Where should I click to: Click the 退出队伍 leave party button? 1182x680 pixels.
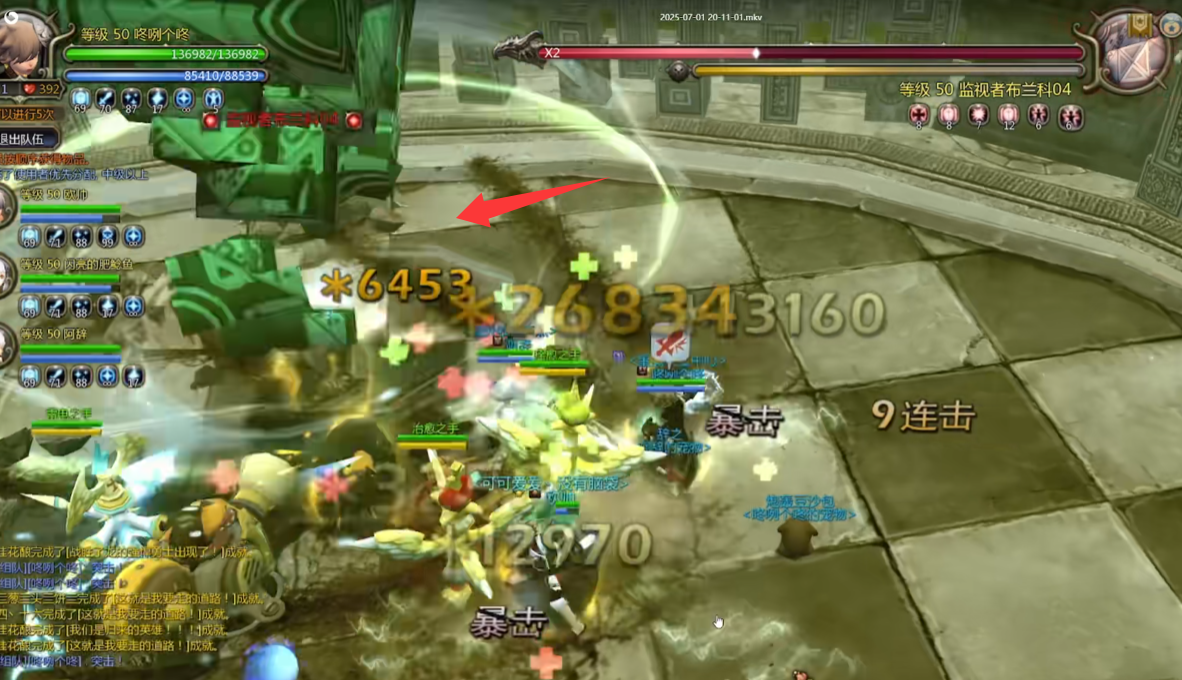pos(27,139)
